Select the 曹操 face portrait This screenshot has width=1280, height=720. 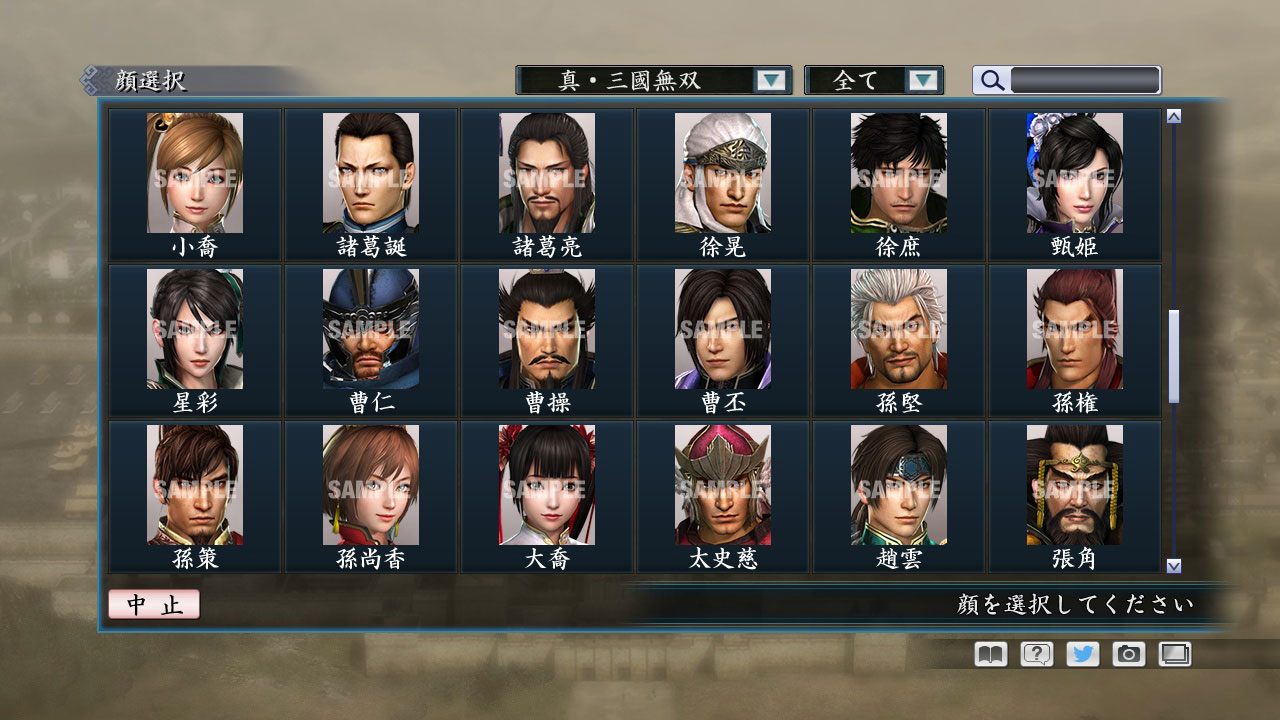tap(547, 328)
